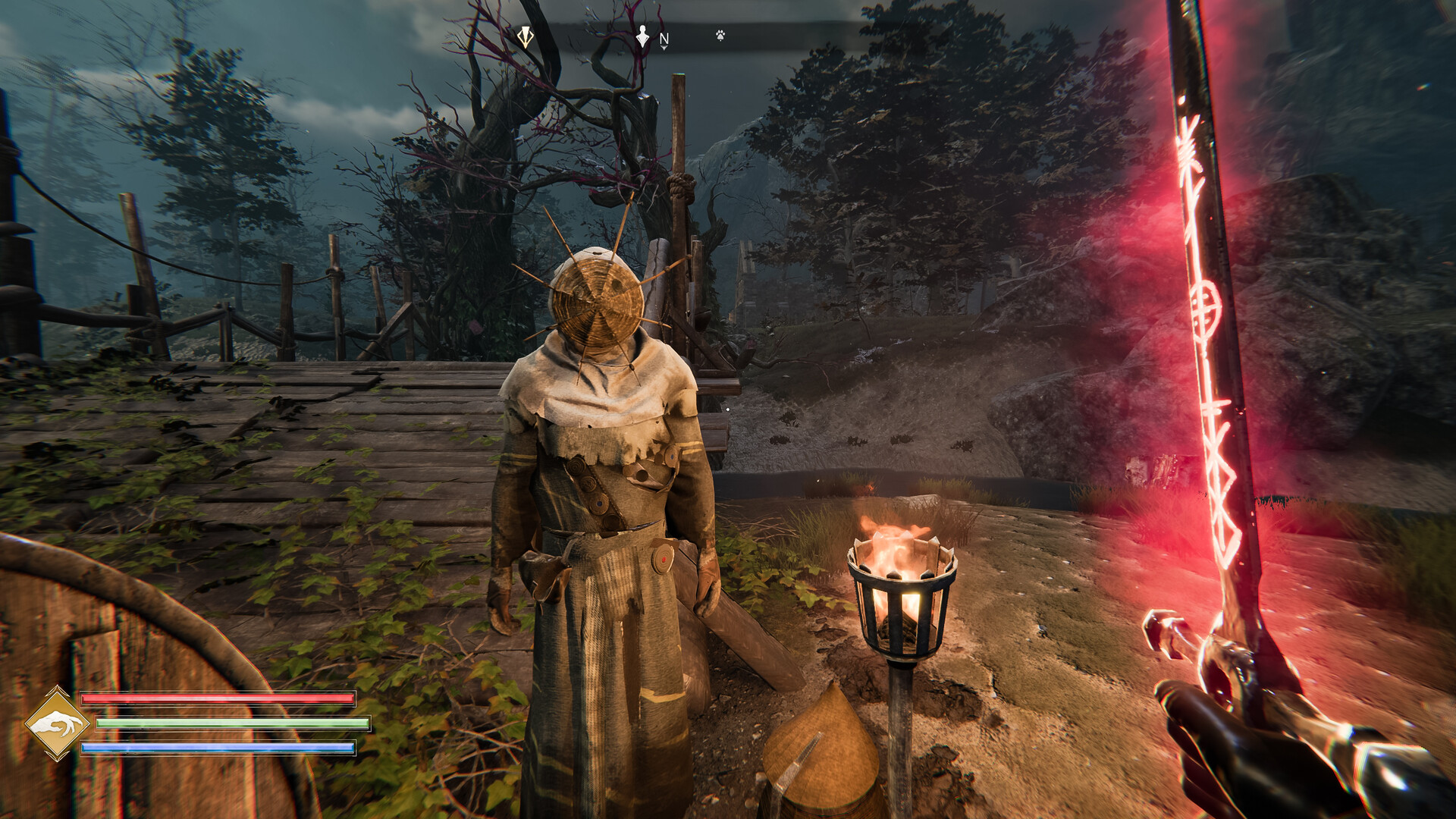Click the gold waypoint diamond on the compass
The height and width of the screenshot is (819, 1456).
pos(526,36)
